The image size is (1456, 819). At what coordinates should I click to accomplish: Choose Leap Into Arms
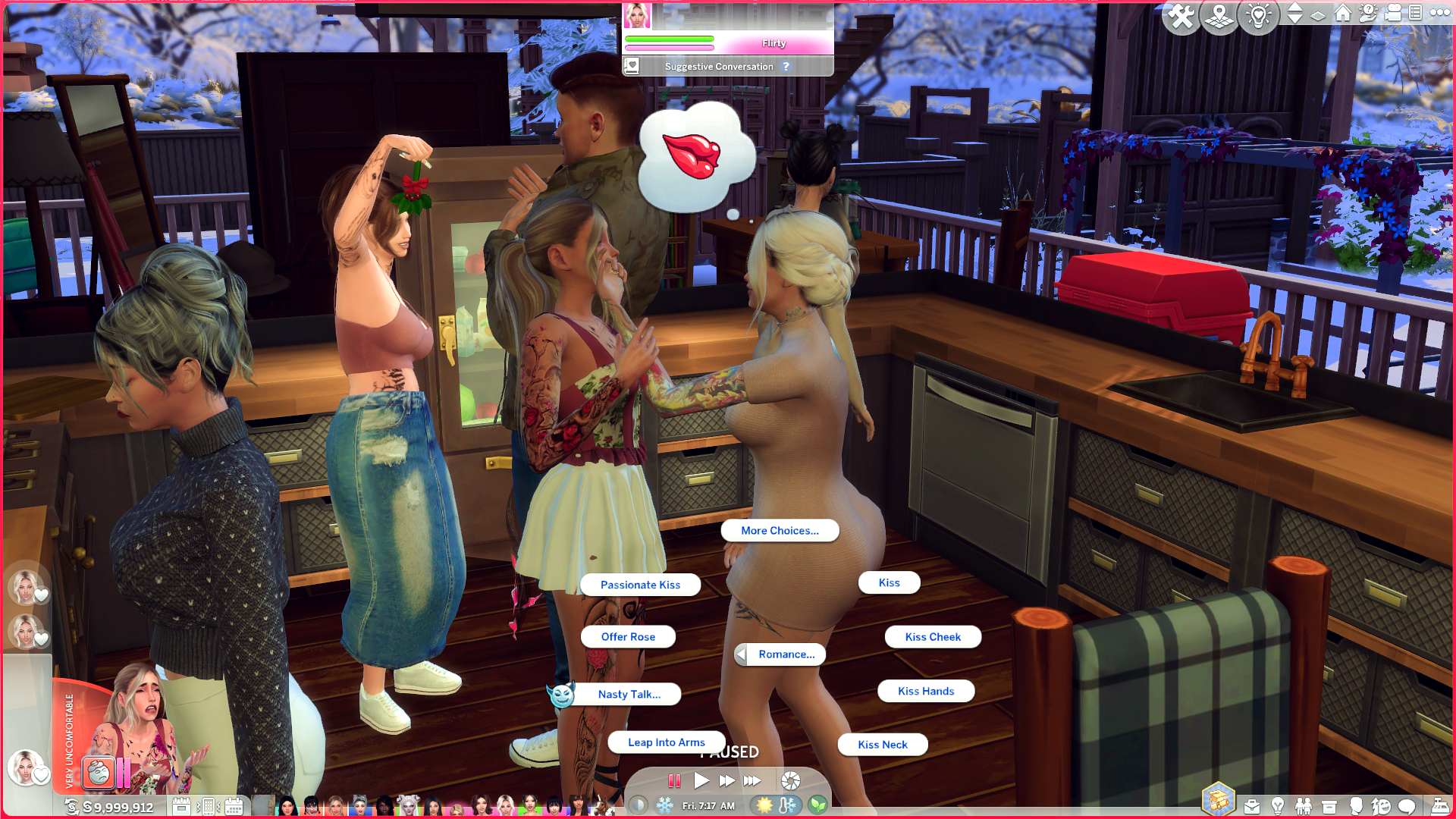pos(666,742)
